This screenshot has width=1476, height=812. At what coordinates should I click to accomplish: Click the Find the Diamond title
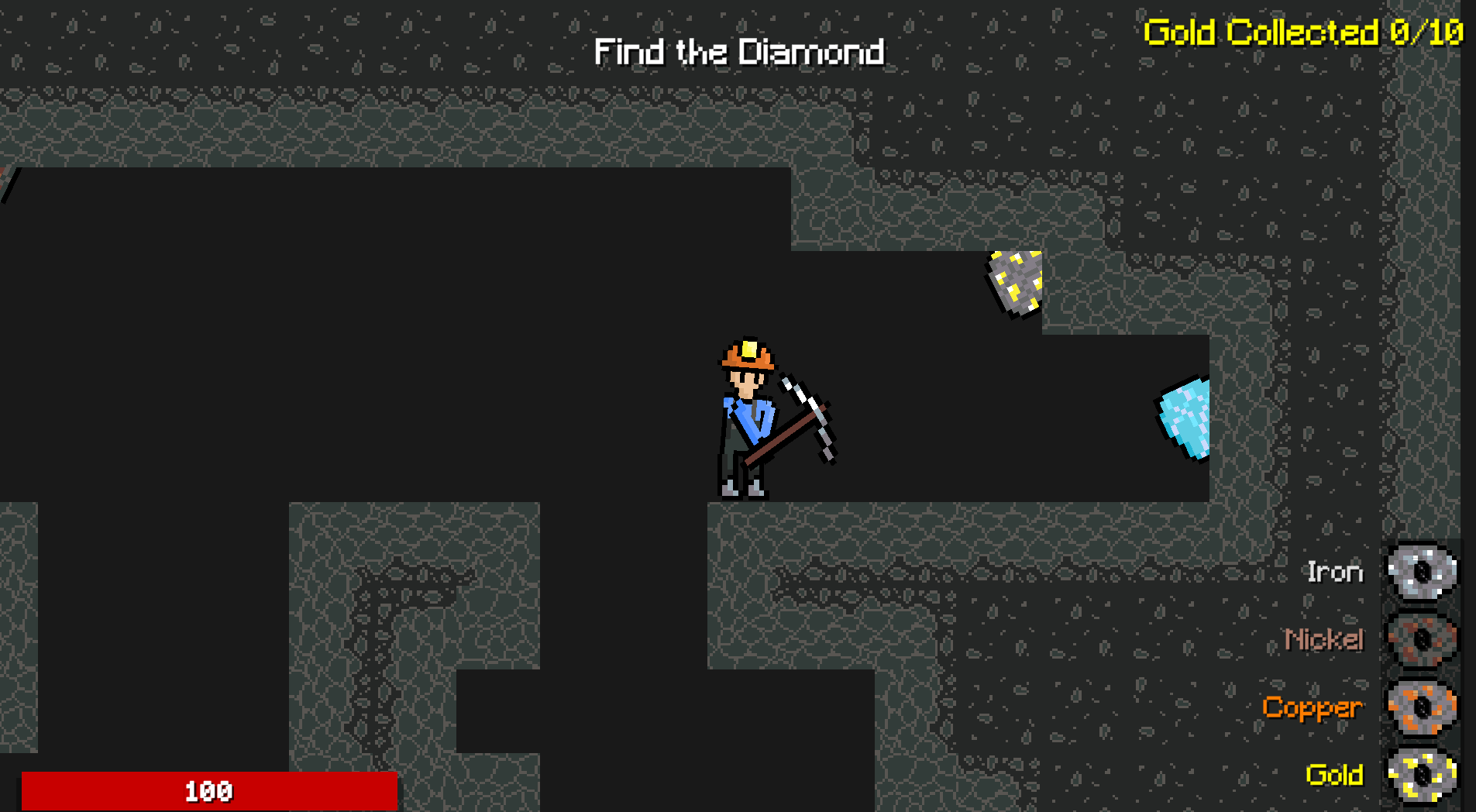(x=739, y=52)
